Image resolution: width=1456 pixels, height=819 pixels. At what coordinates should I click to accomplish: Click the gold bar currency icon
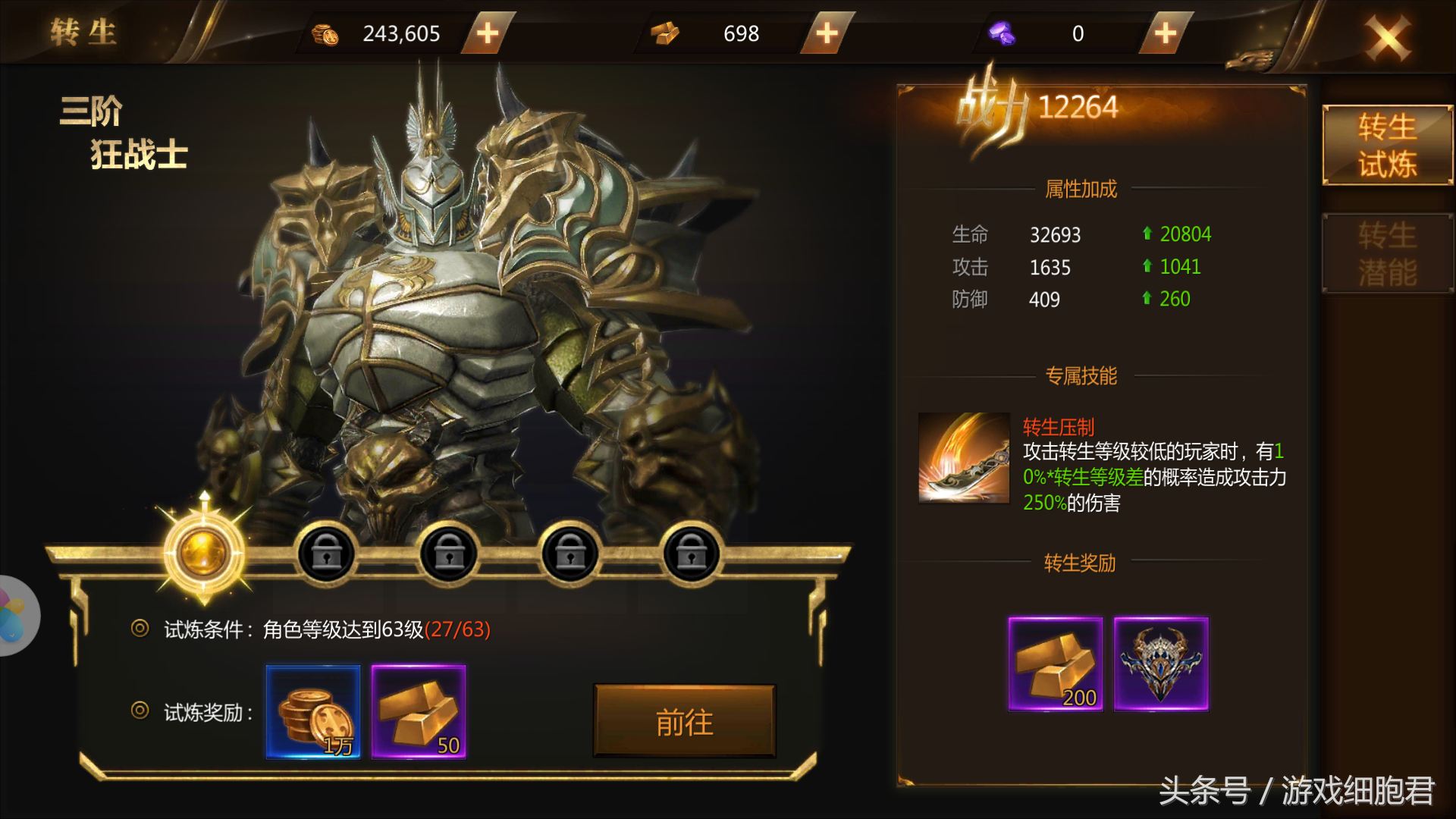666,33
